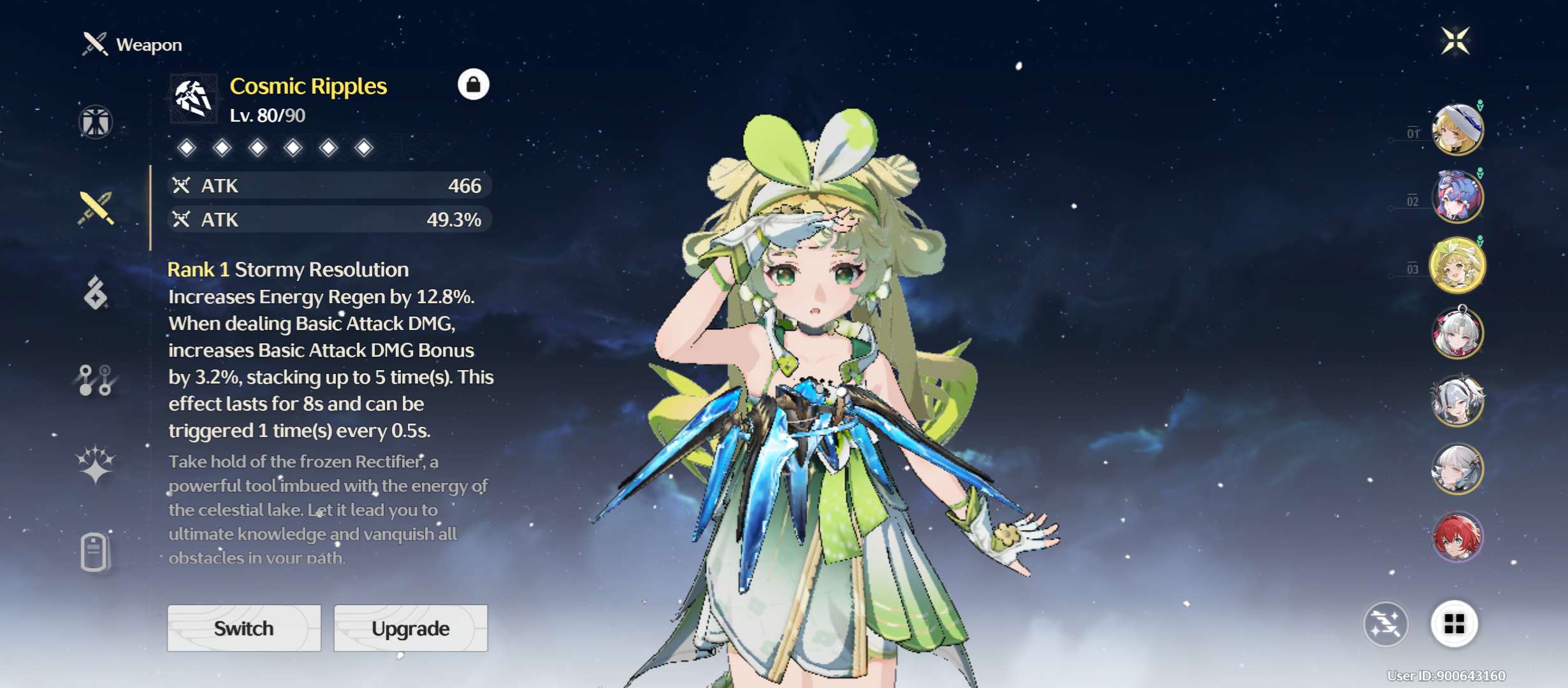The width and height of the screenshot is (1568, 688).
Task: Click the Cosmic Ripples weapon icon
Action: pyautogui.click(x=193, y=99)
